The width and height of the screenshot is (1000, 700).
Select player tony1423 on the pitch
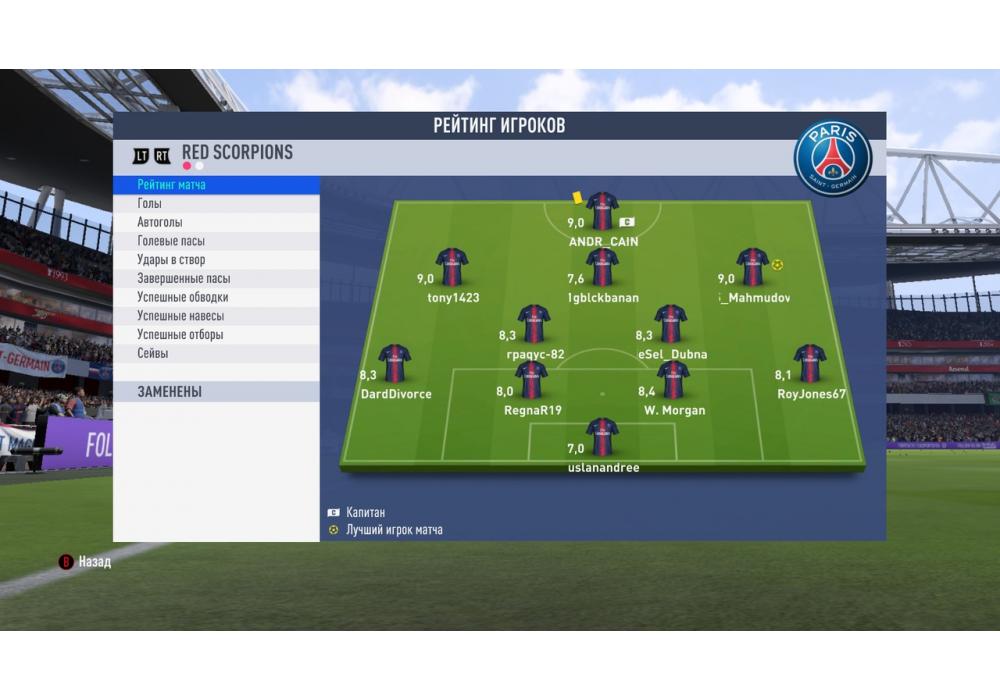tap(452, 267)
